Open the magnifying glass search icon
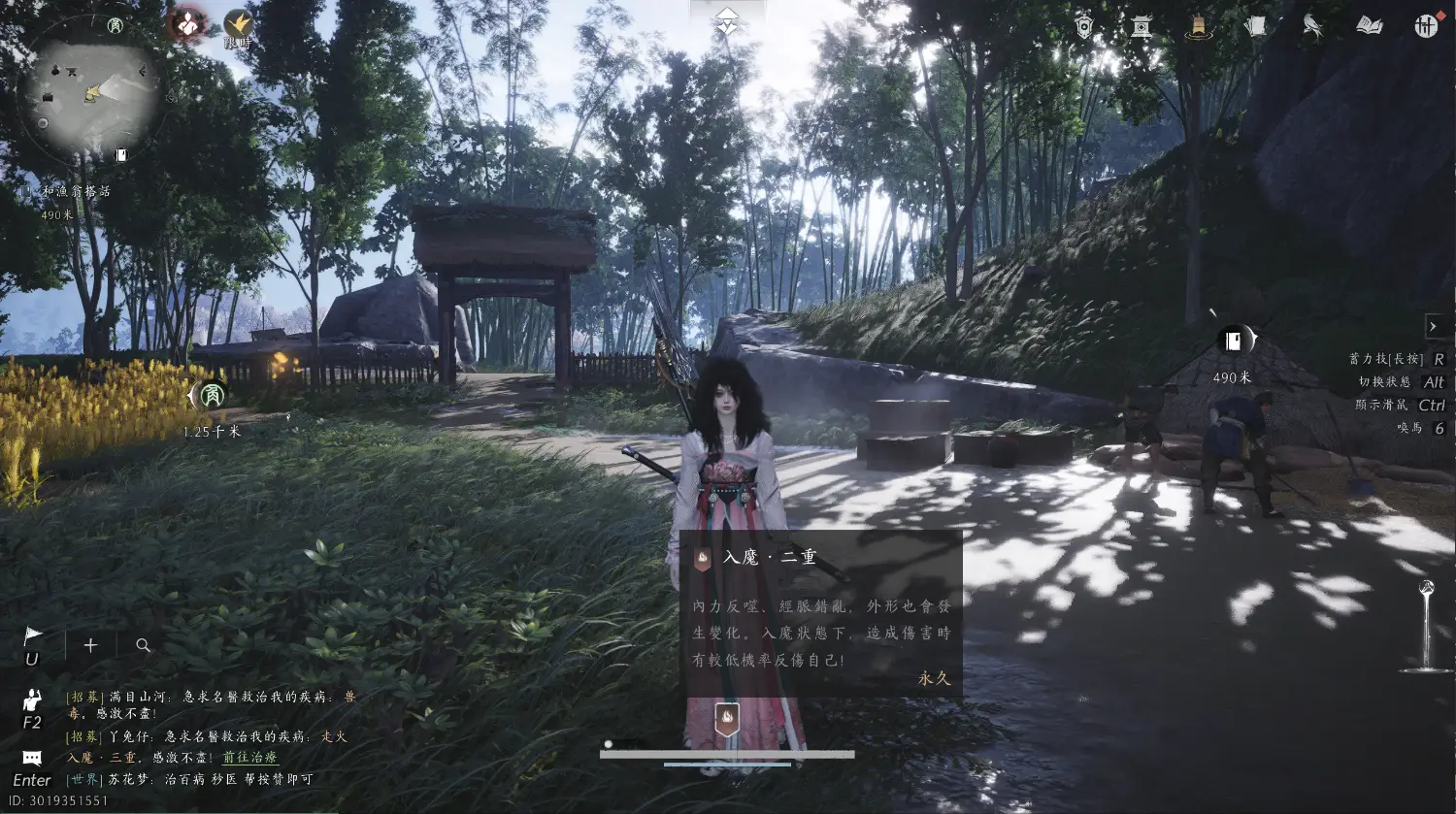This screenshot has height=814, width=1456. (x=143, y=645)
